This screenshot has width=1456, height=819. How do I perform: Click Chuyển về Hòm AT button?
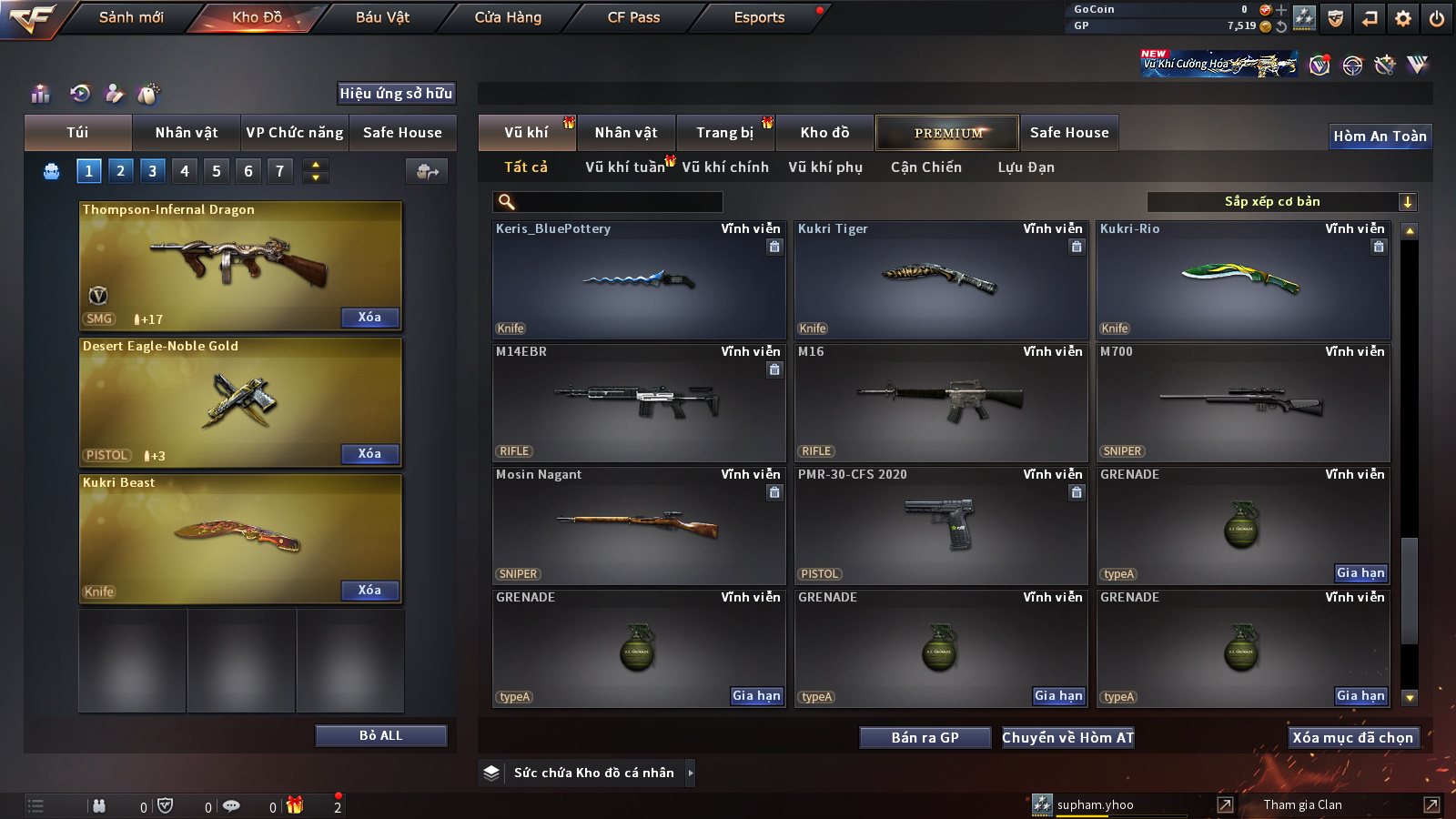pyautogui.click(x=1068, y=738)
